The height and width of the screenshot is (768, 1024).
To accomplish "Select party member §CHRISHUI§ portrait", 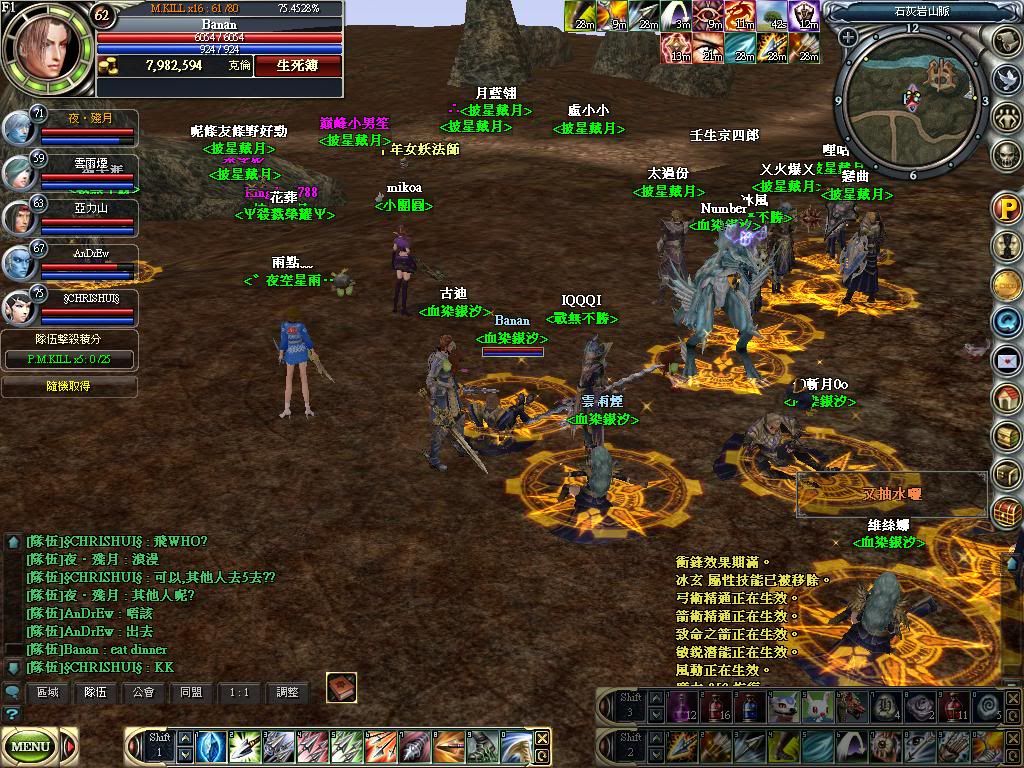I will pos(18,307).
